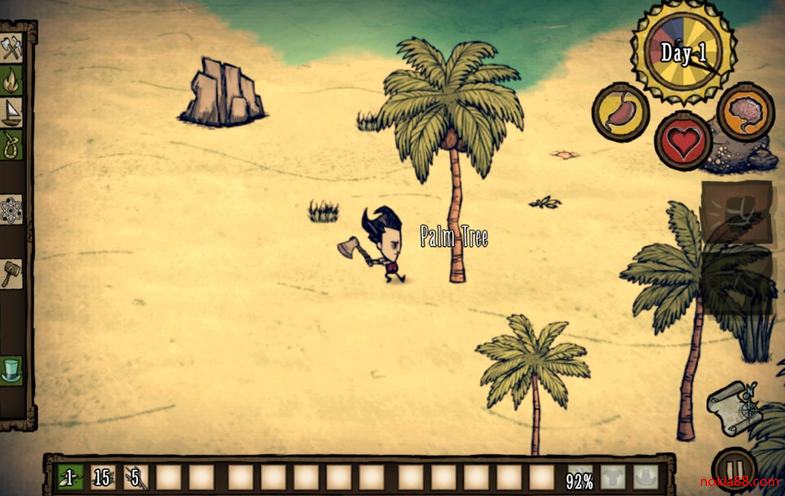Open the Science atom crafting tab
This screenshot has height=496, width=785.
tap(12, 210)
